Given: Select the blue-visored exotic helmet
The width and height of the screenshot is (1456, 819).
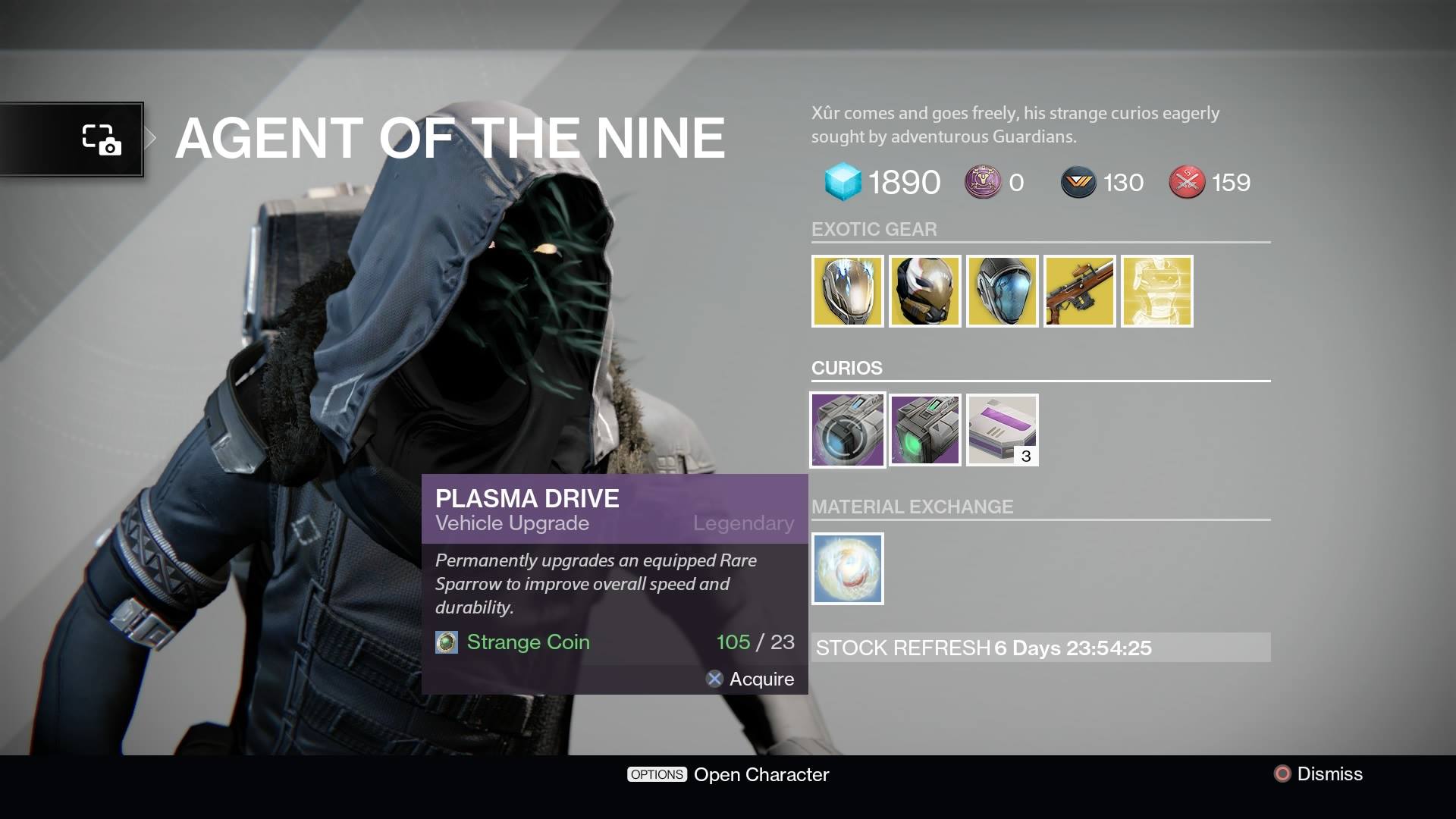Looking at the screenshot, I should [1002, 290].
